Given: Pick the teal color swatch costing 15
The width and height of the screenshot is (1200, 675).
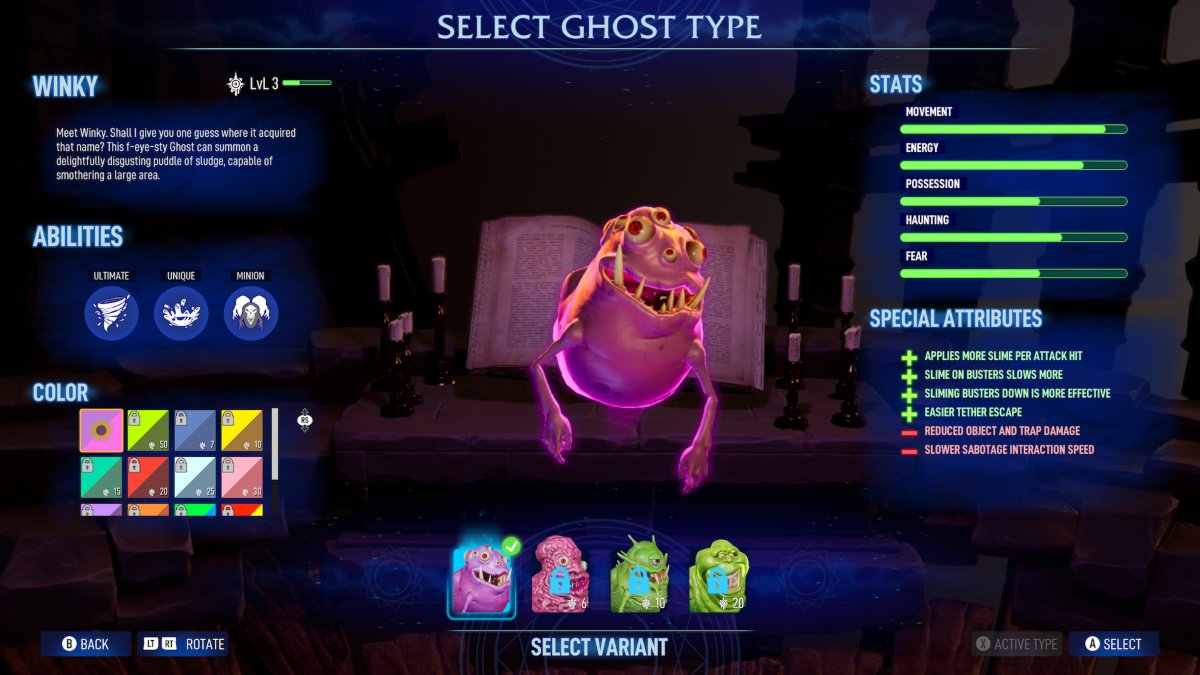Looking at the screenshot, I should tap(102, 477).
